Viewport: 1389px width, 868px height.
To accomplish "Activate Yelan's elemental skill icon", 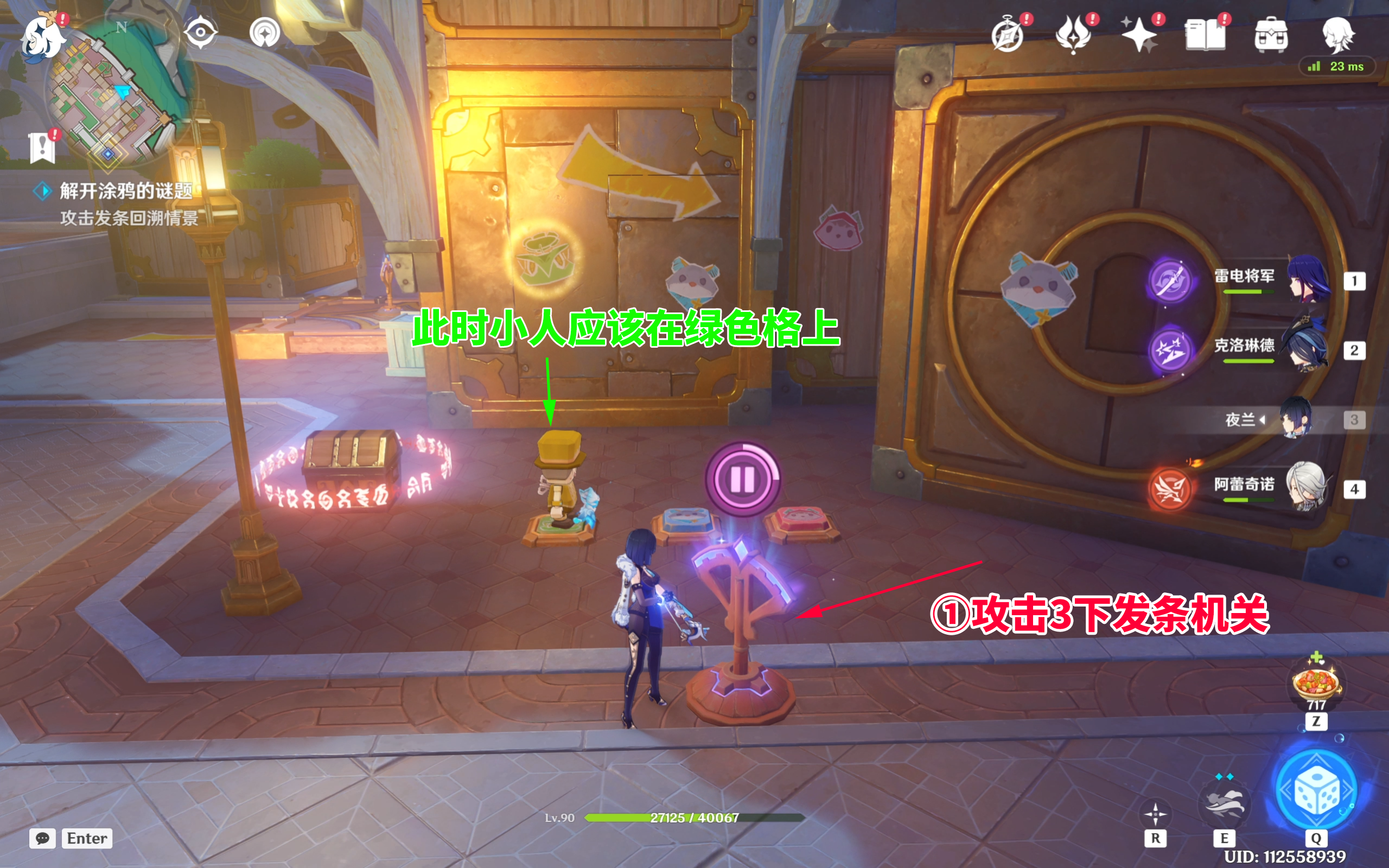I will [1224, 802].
